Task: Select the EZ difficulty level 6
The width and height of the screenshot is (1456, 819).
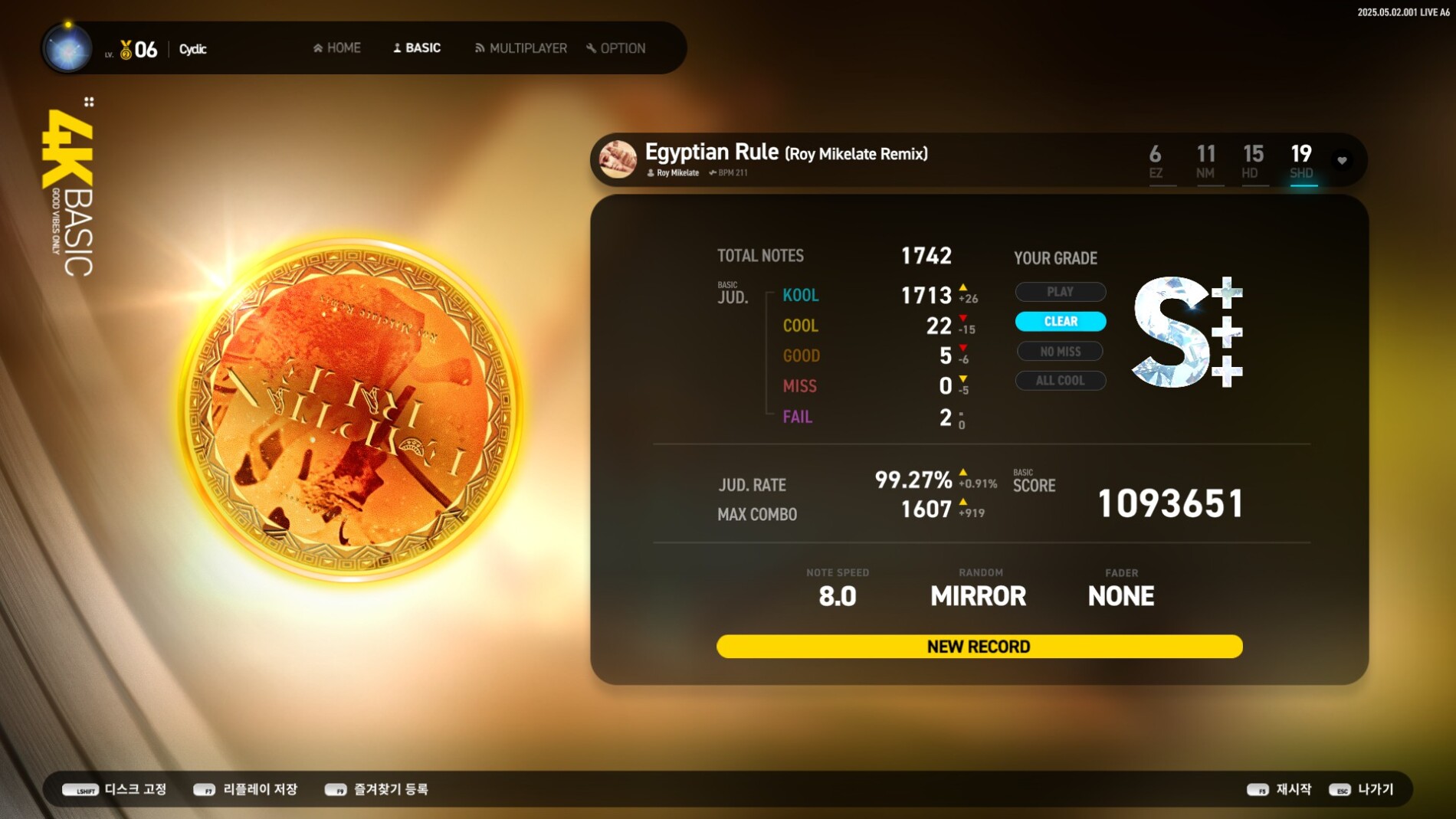Action: point(1156,162)
